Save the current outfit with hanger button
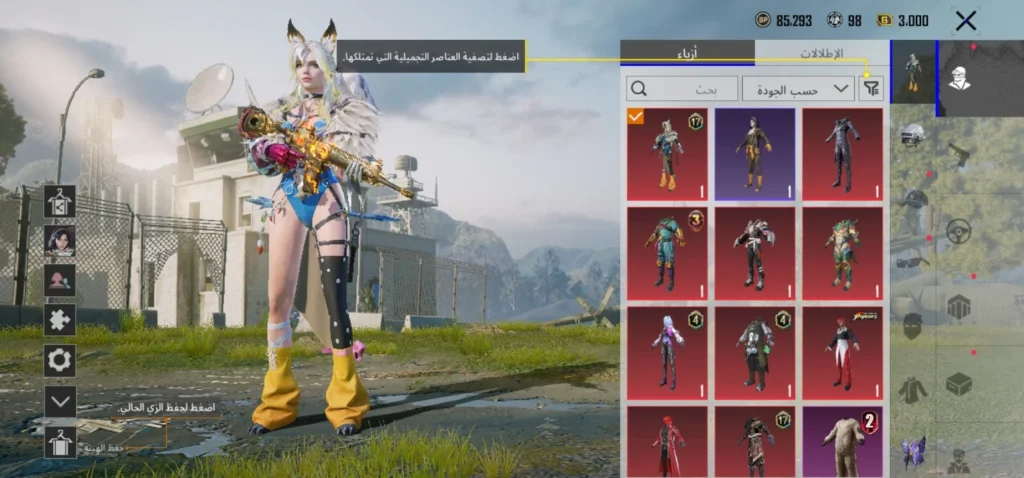The image size is (1024, 478). [60, 441]
